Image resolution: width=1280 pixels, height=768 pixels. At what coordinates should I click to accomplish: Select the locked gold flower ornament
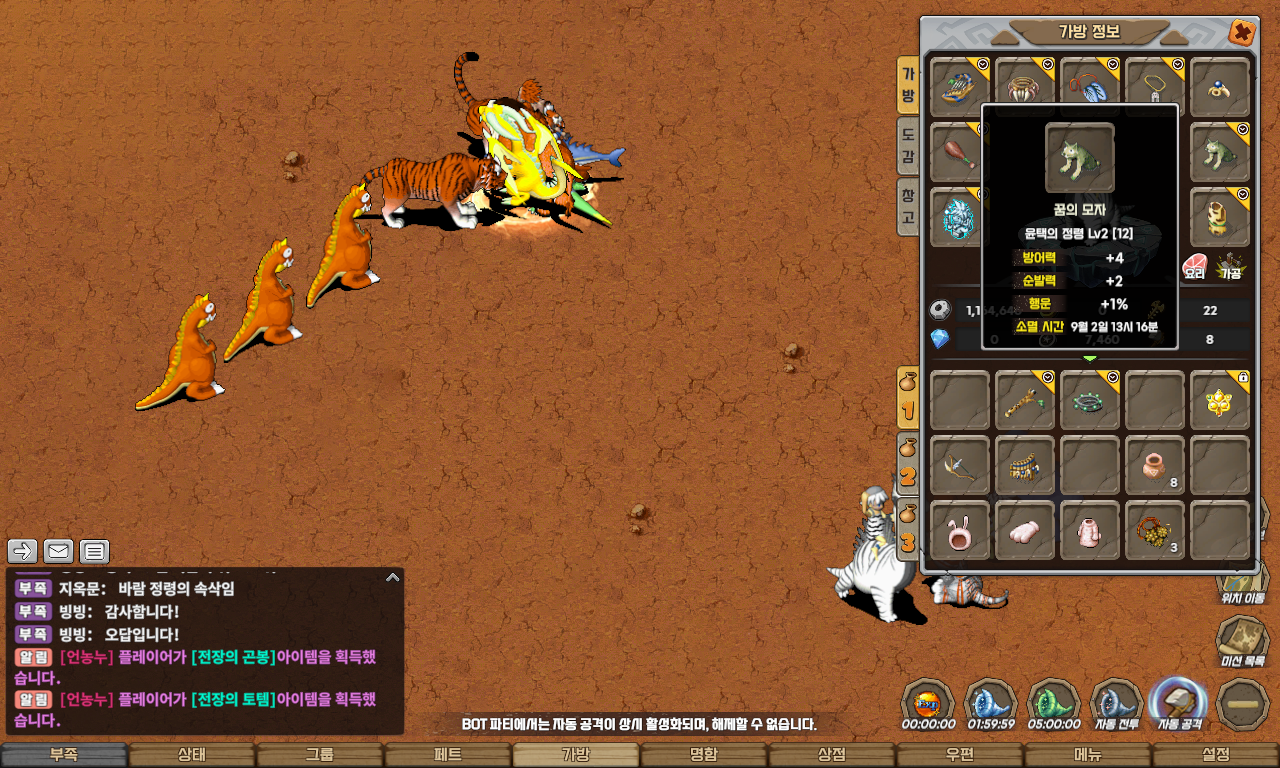tap(1220, 400)
